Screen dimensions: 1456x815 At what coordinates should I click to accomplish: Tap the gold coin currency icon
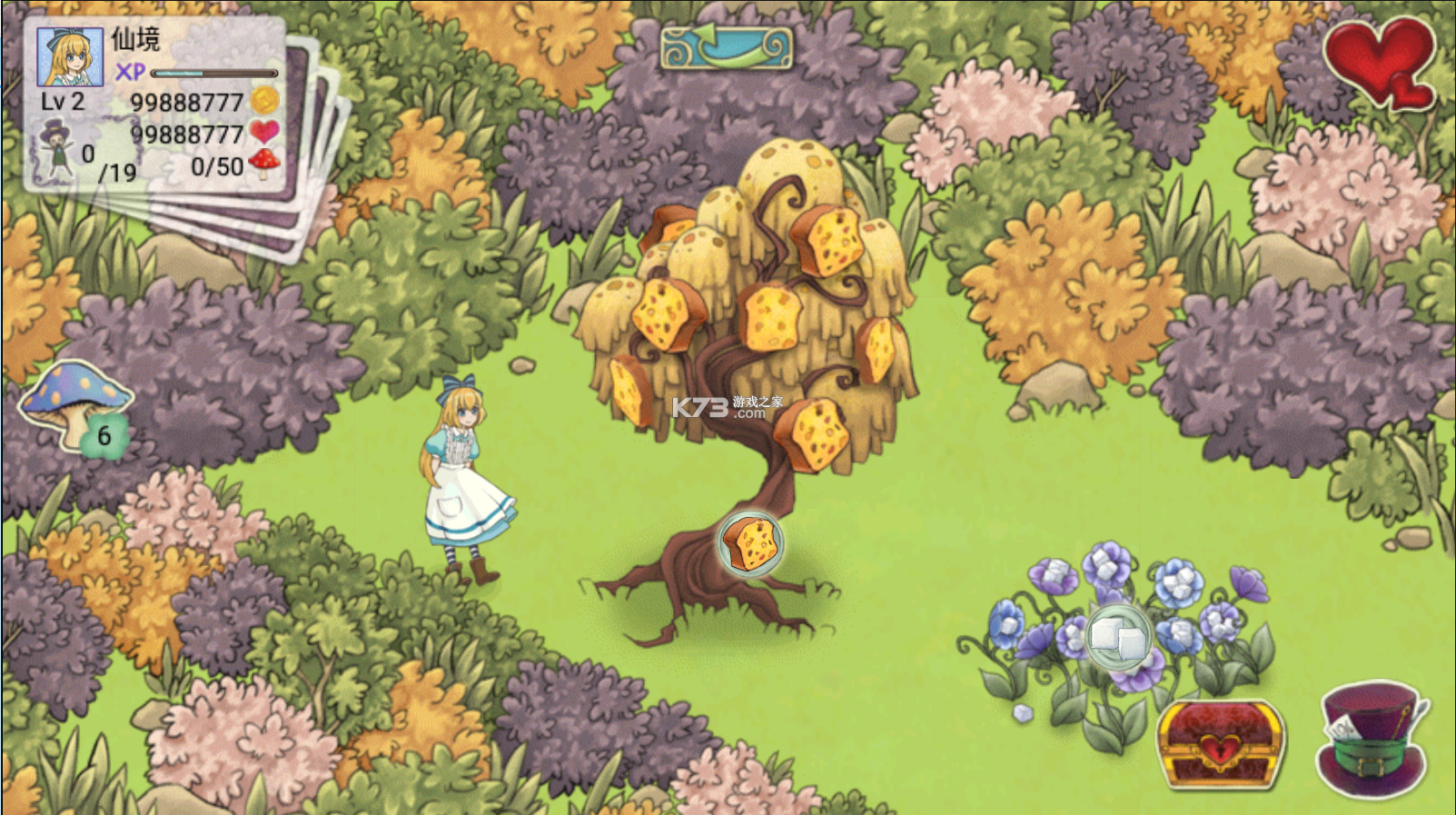click(264, 100)
